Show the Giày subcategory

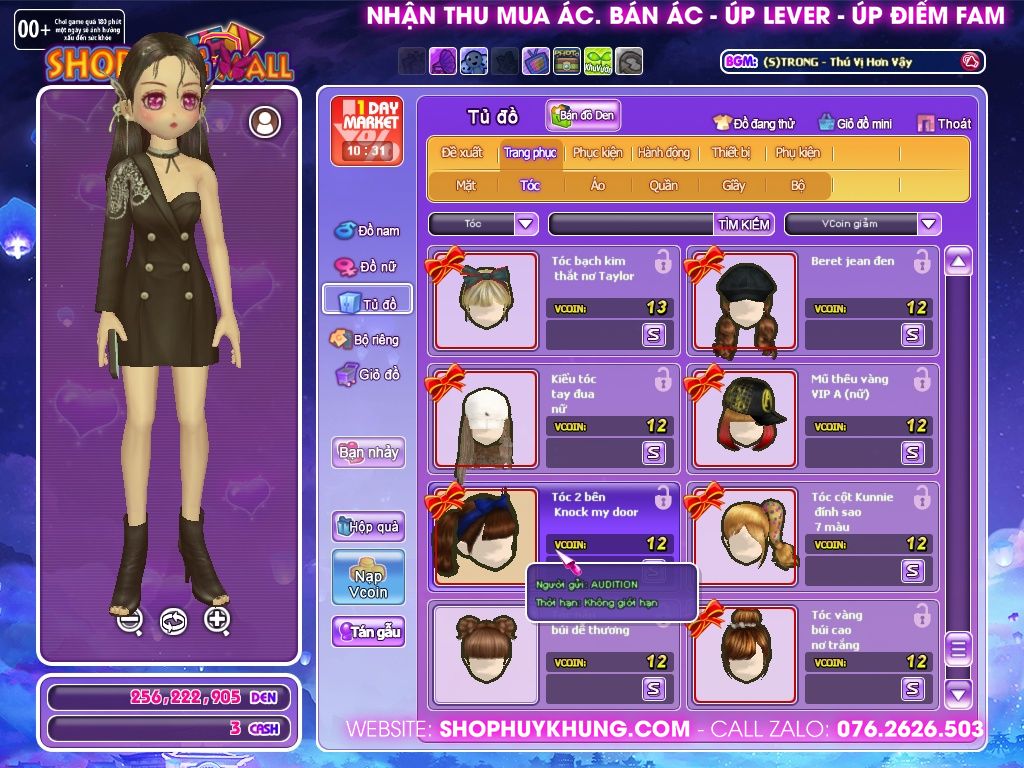point(733,185)
